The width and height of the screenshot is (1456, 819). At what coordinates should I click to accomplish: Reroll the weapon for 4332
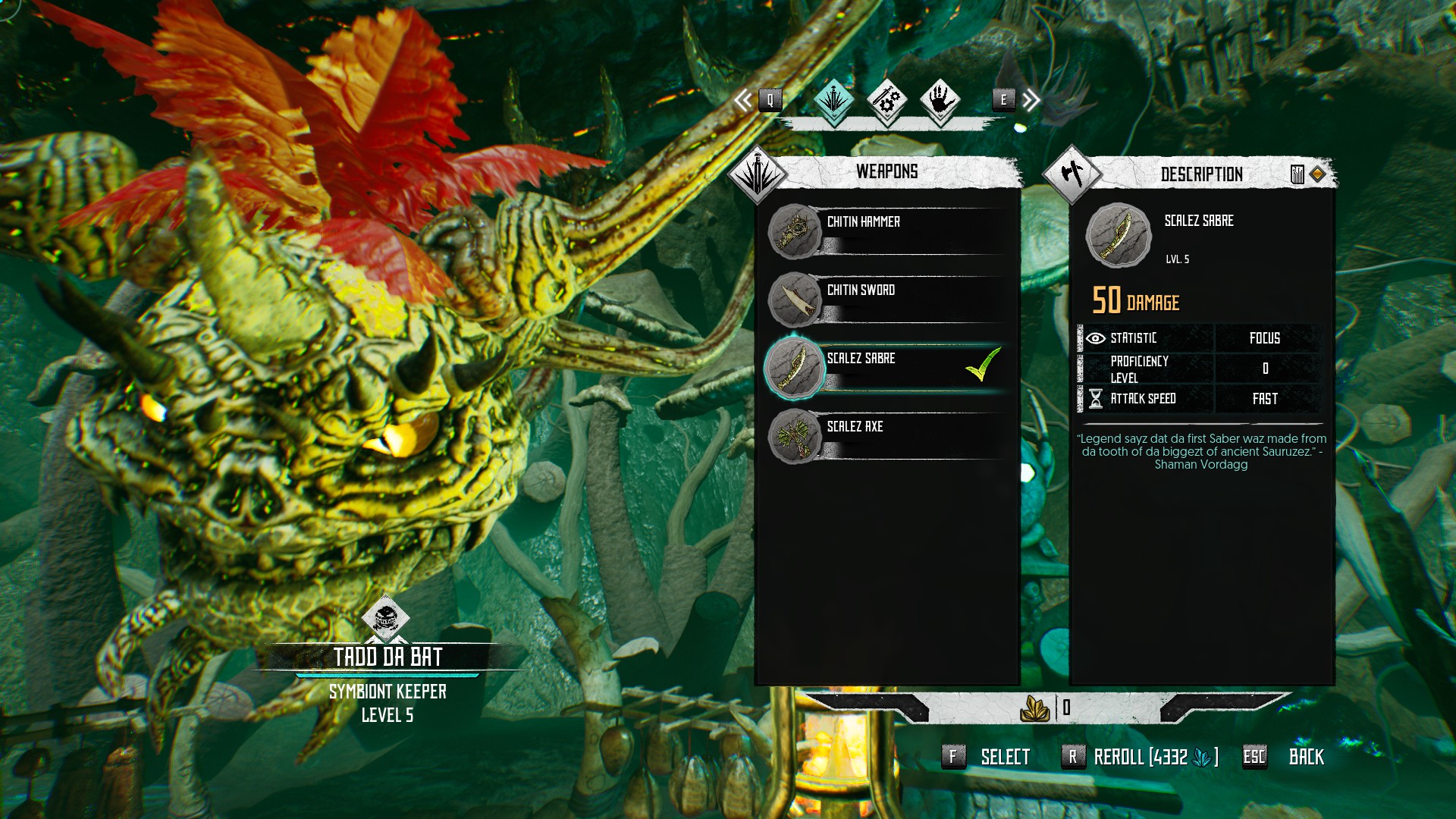click(1154, 757)
